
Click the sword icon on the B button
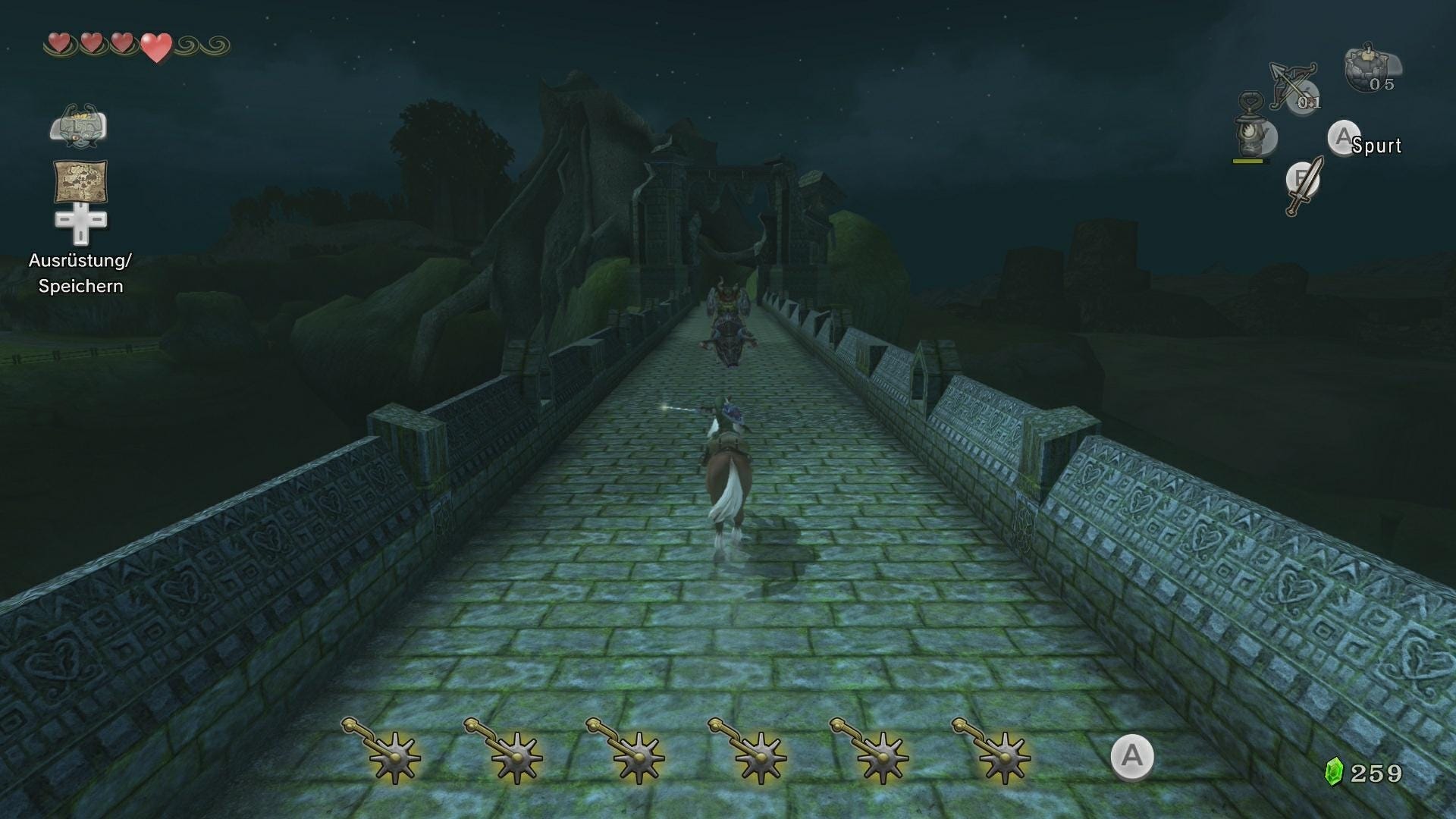(1302, 187)
